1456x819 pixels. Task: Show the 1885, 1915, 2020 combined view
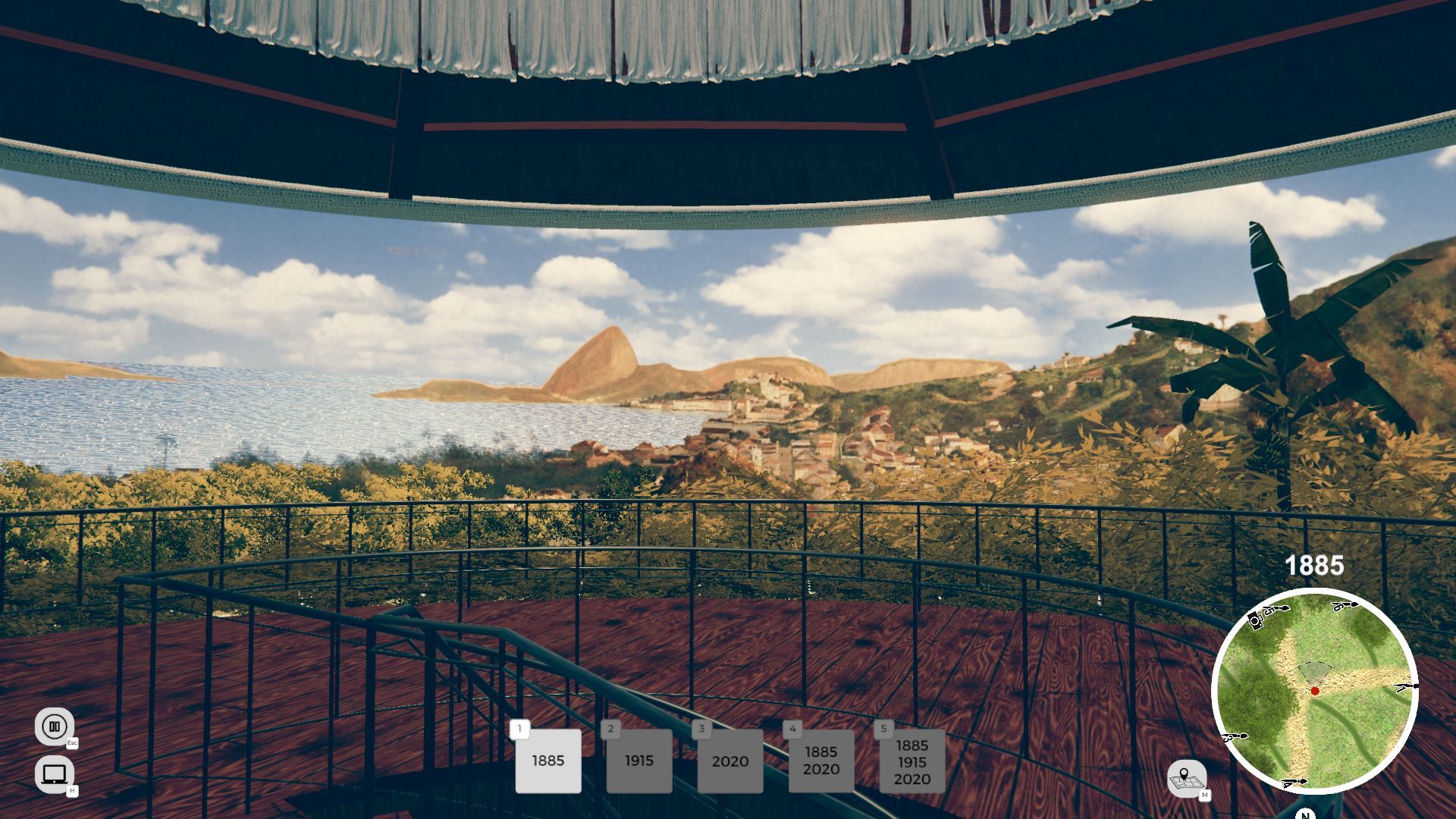[912, 761]
